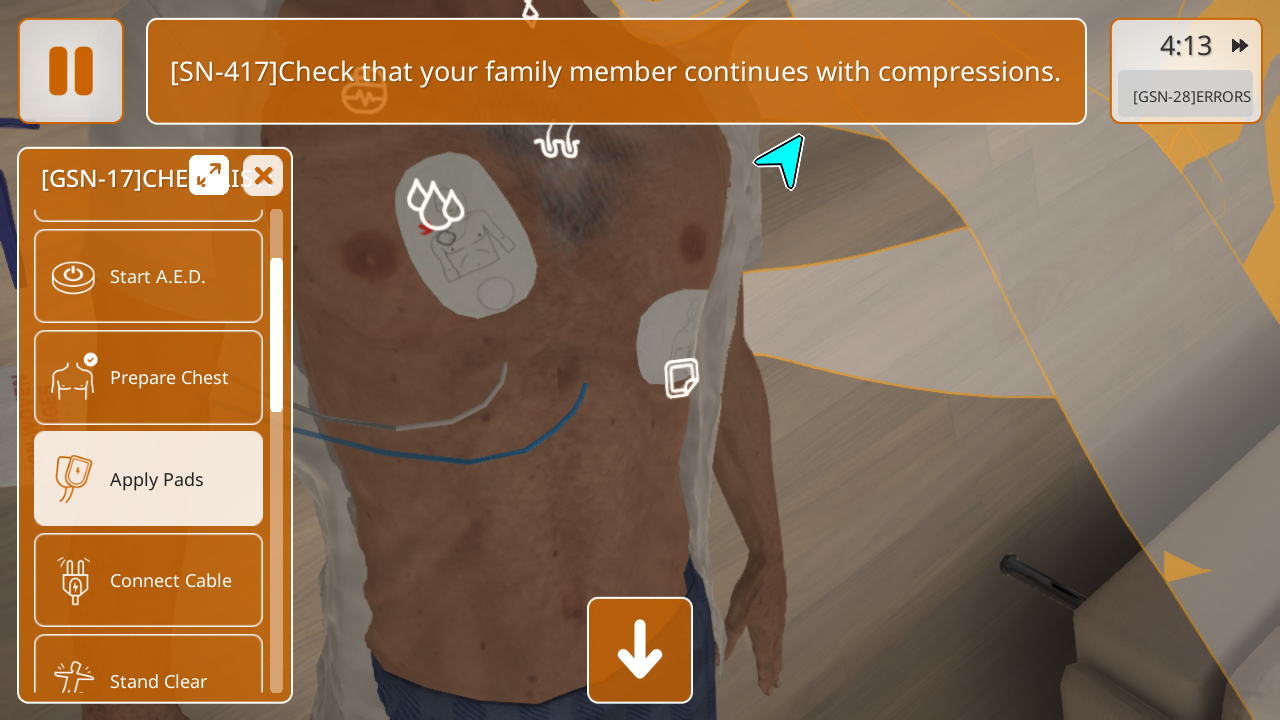Click the down arrow button
This screenshot has width=1280, height=720.
(640, 650)
